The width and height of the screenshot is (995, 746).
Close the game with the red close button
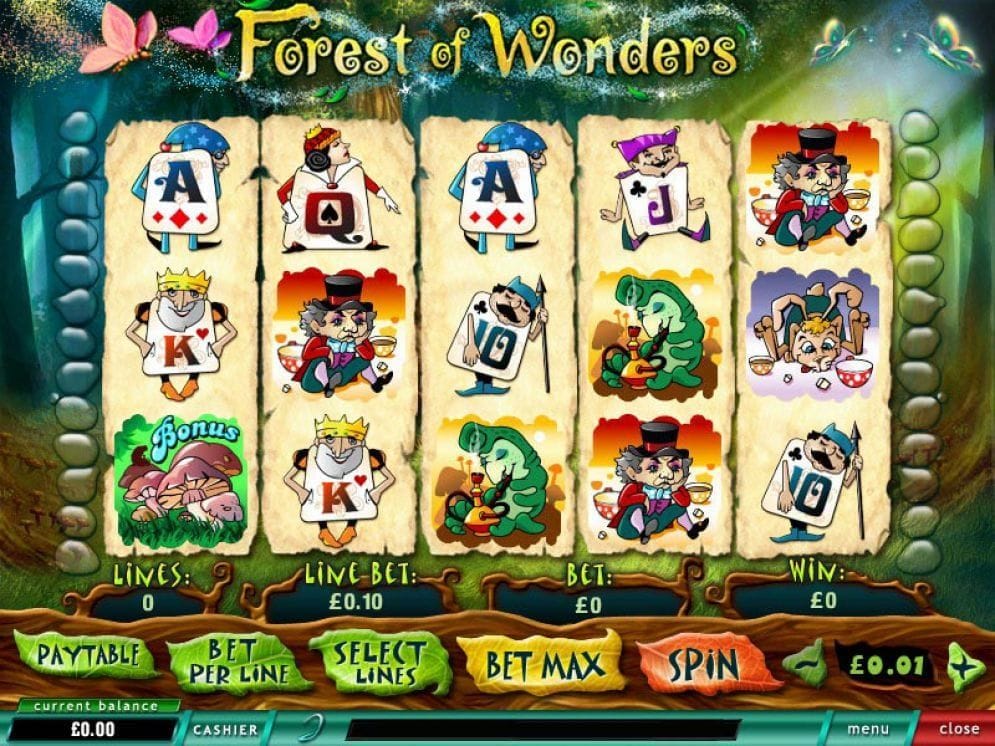tap(958, 730)
